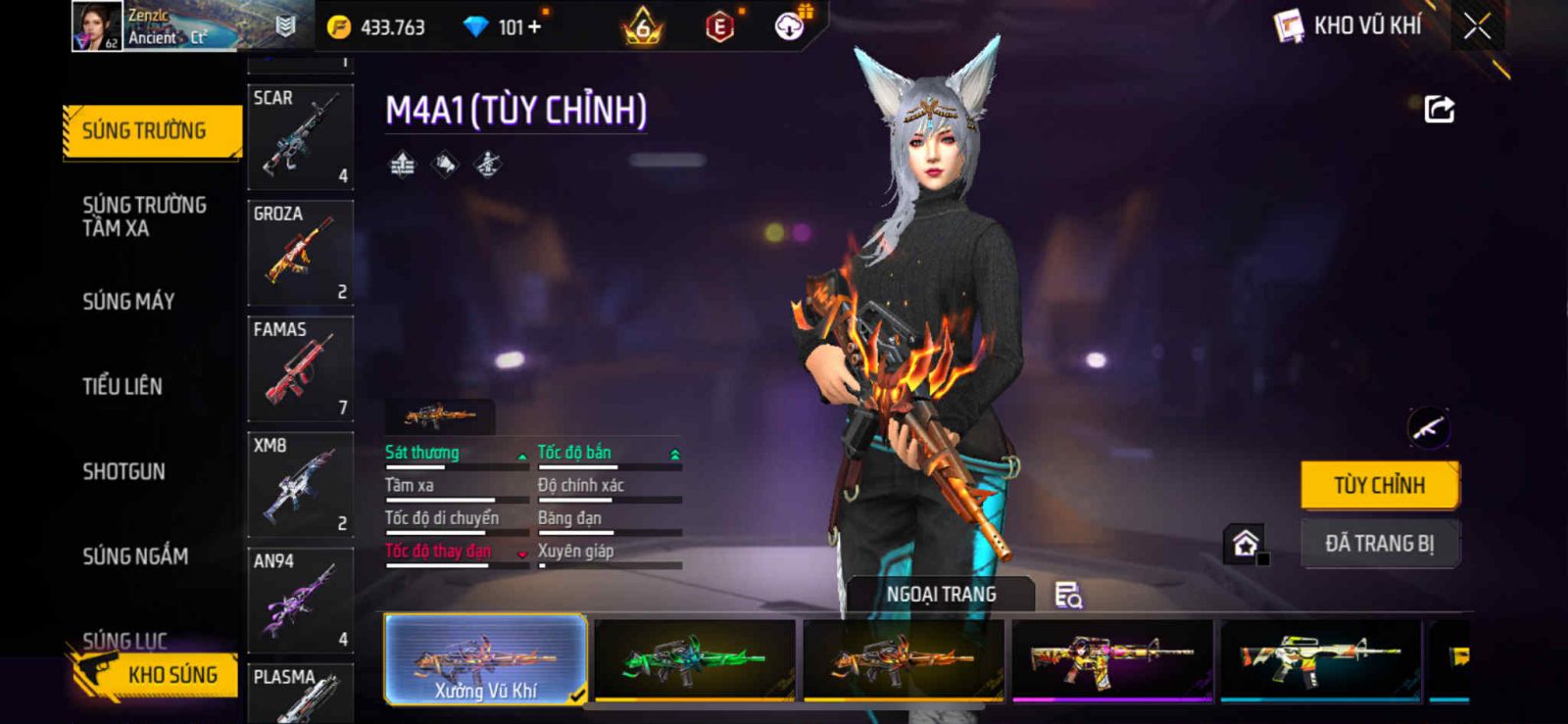Choose the GROZA weapon tile
The width and height of the screenshot is (1568, 724).
click(x=300, y=252)
